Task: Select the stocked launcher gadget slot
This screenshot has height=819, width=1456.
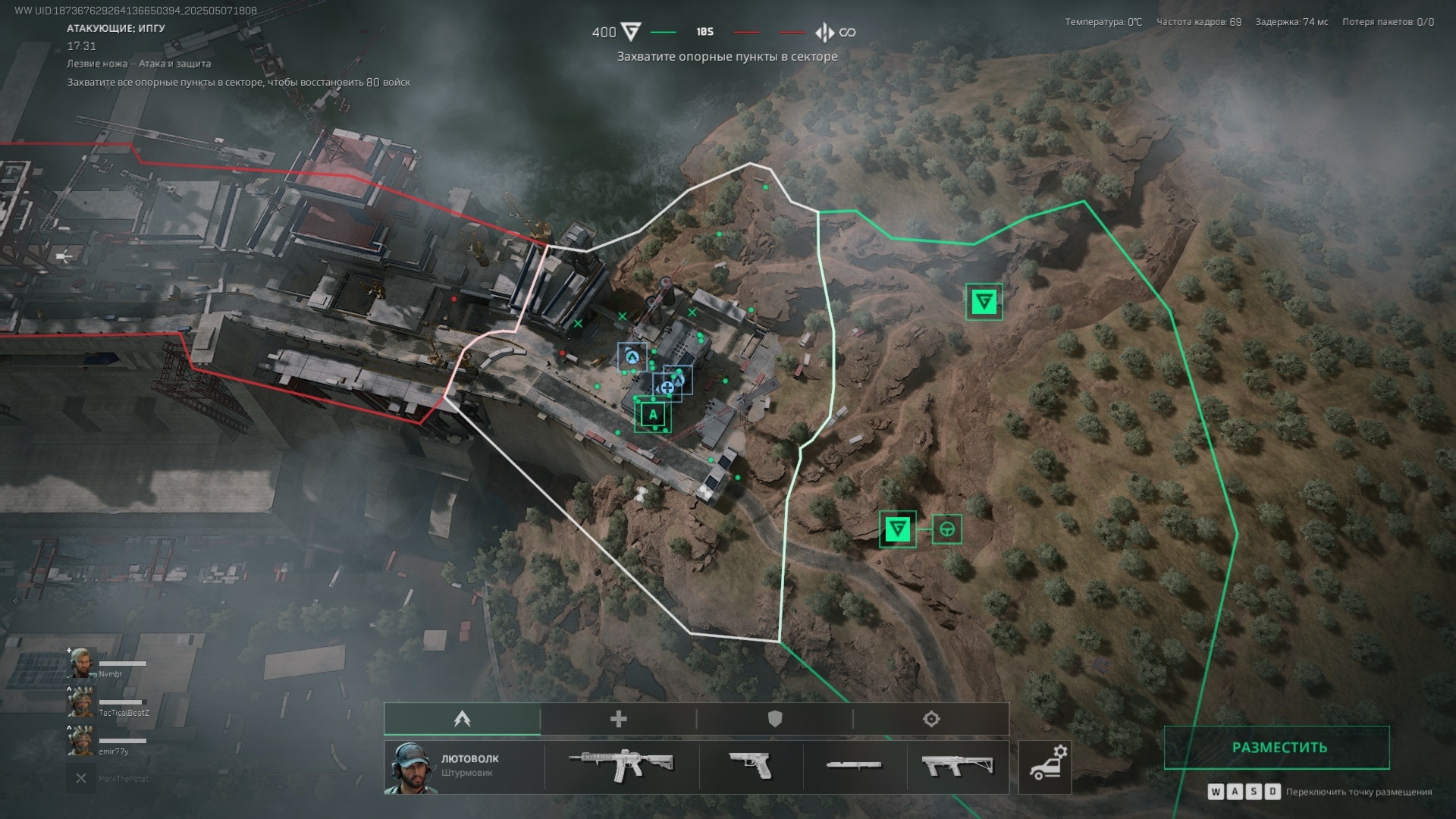Action: click(x=958, y=766)
